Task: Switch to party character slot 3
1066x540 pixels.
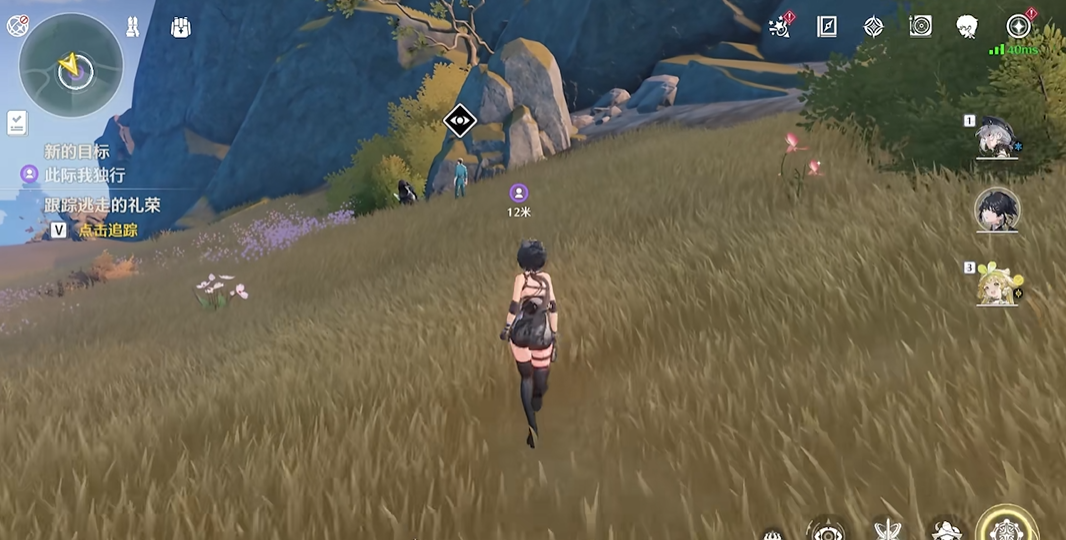Action: point(996,283)
